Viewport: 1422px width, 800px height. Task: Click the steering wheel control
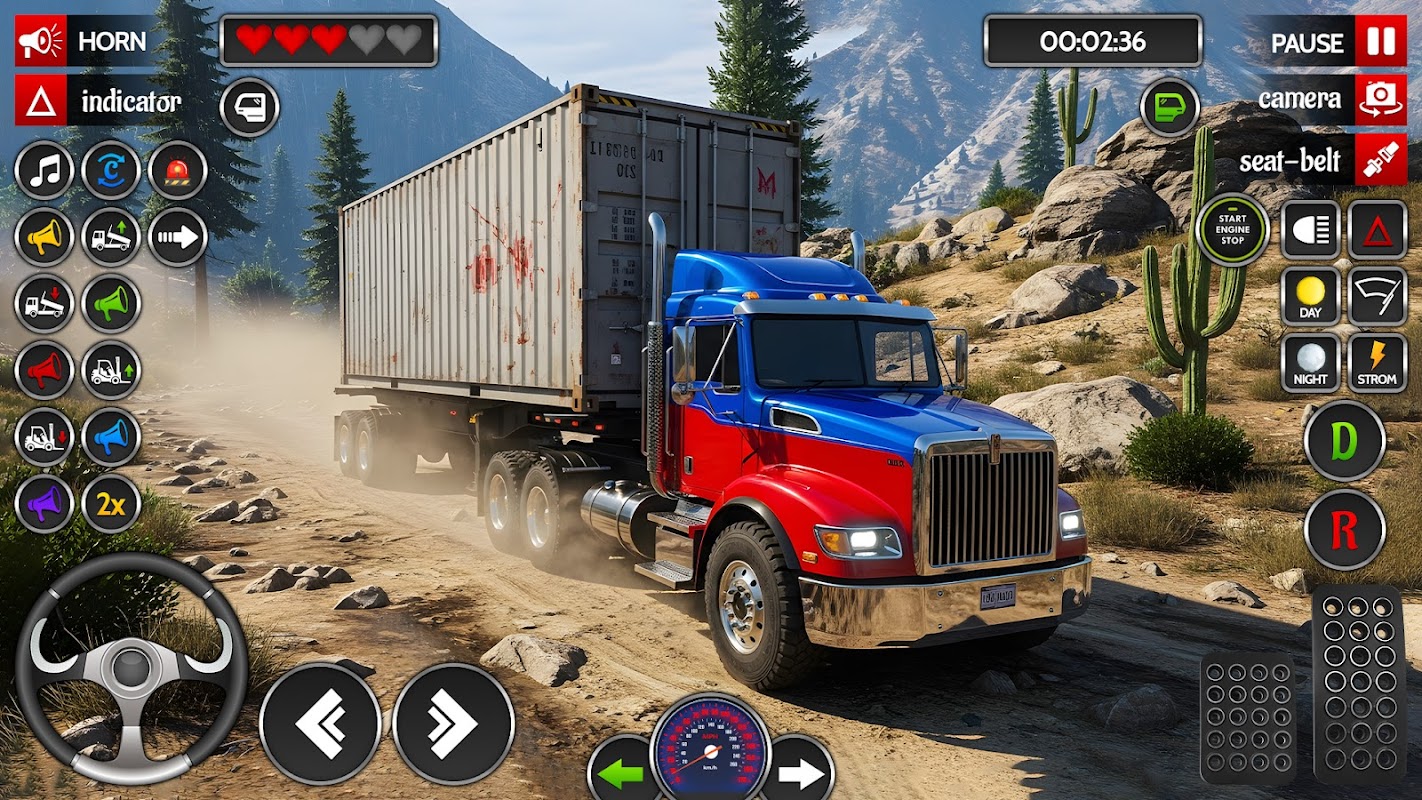(x=131, y=667)
